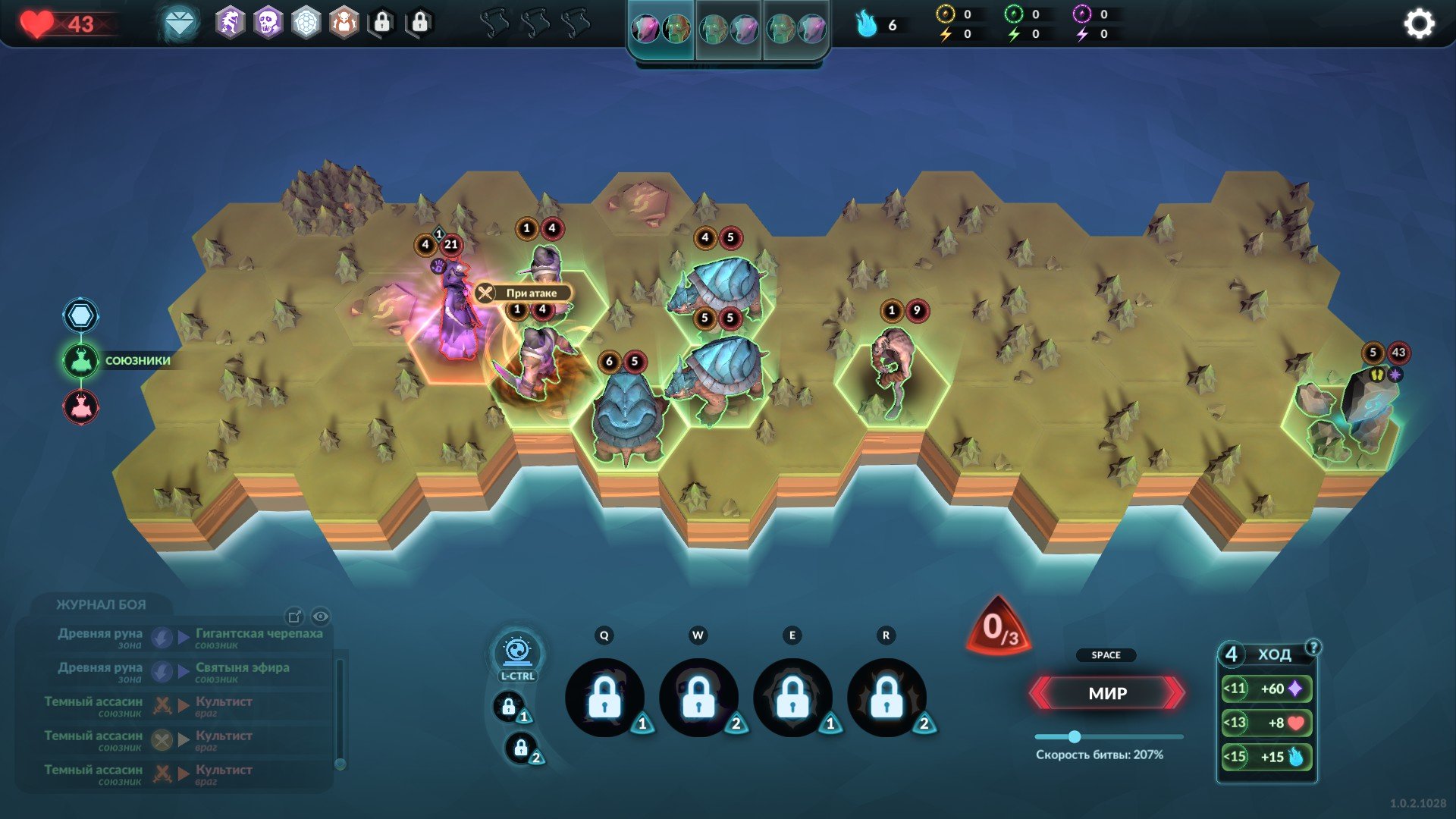Viewport: 1456px width, 819px height.
Task: Select the red enemies filter icon
Action: pyautogui.click(x=80, y=407)
